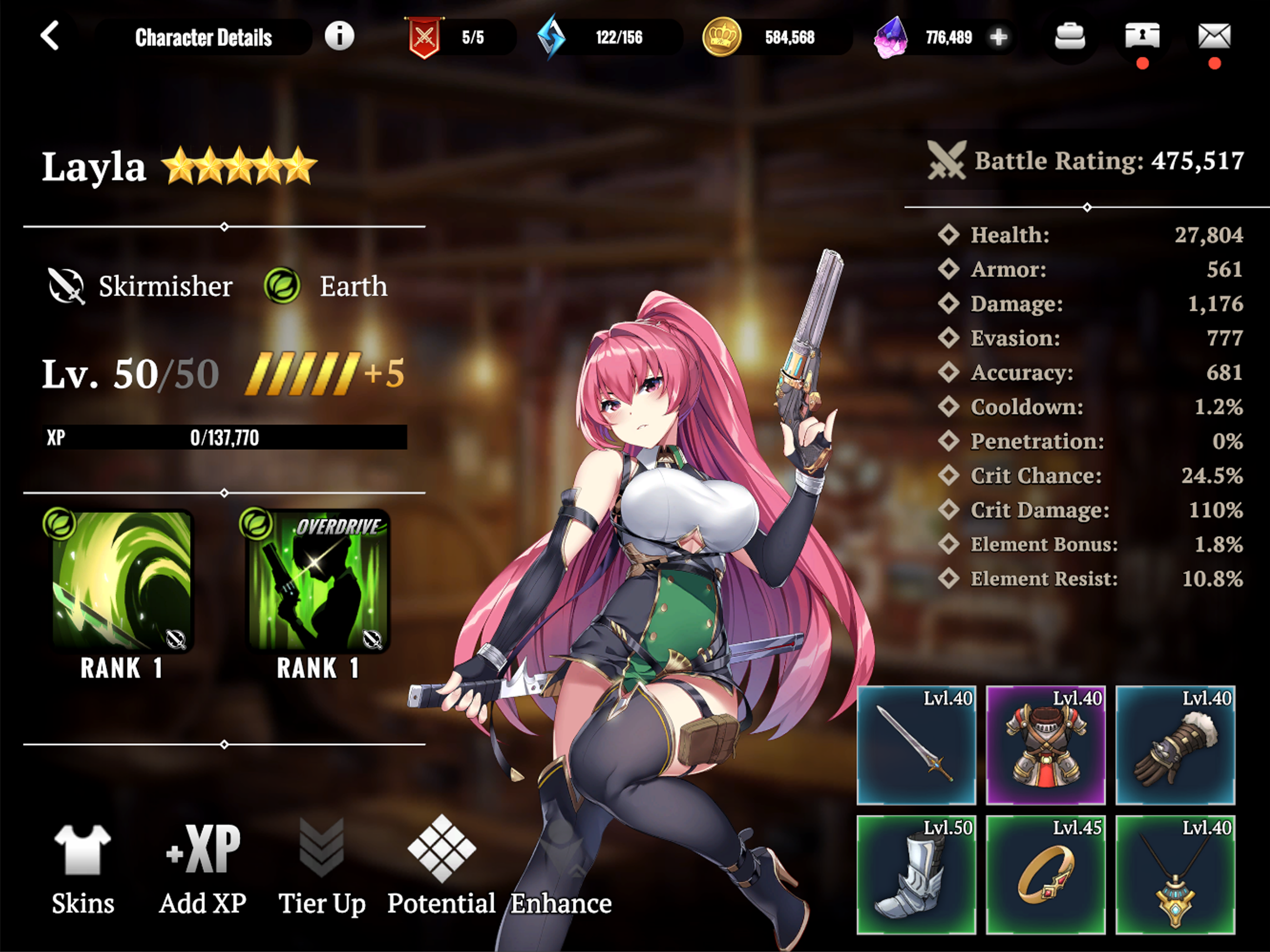This screenshot has width=1270, height=952.
Task: Select the purple chest armor slot
Action: (x=1045, y=745)
